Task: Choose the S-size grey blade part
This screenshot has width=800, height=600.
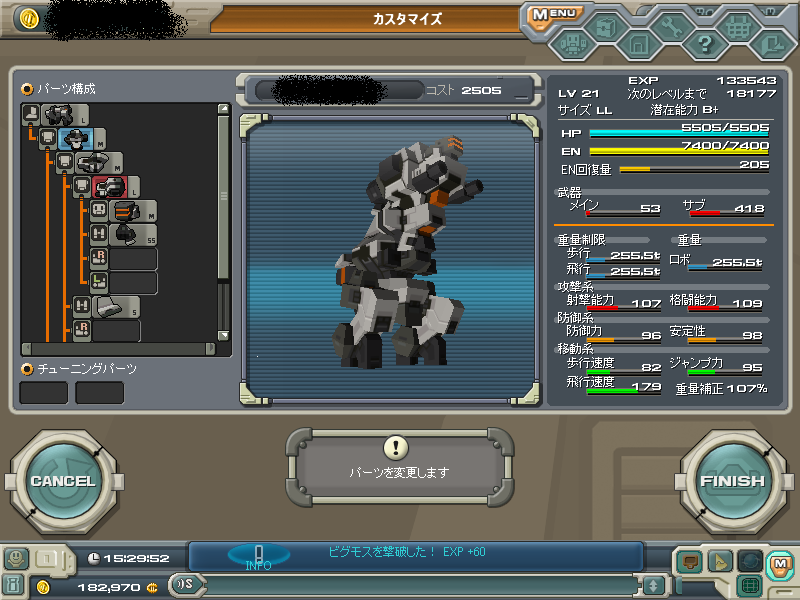Action: (x=110, y=306)
